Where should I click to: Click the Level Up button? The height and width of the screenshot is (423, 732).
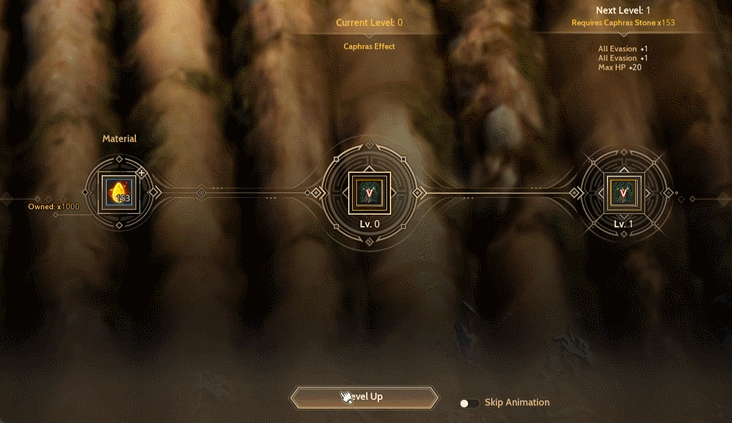[x=364, y=397]
